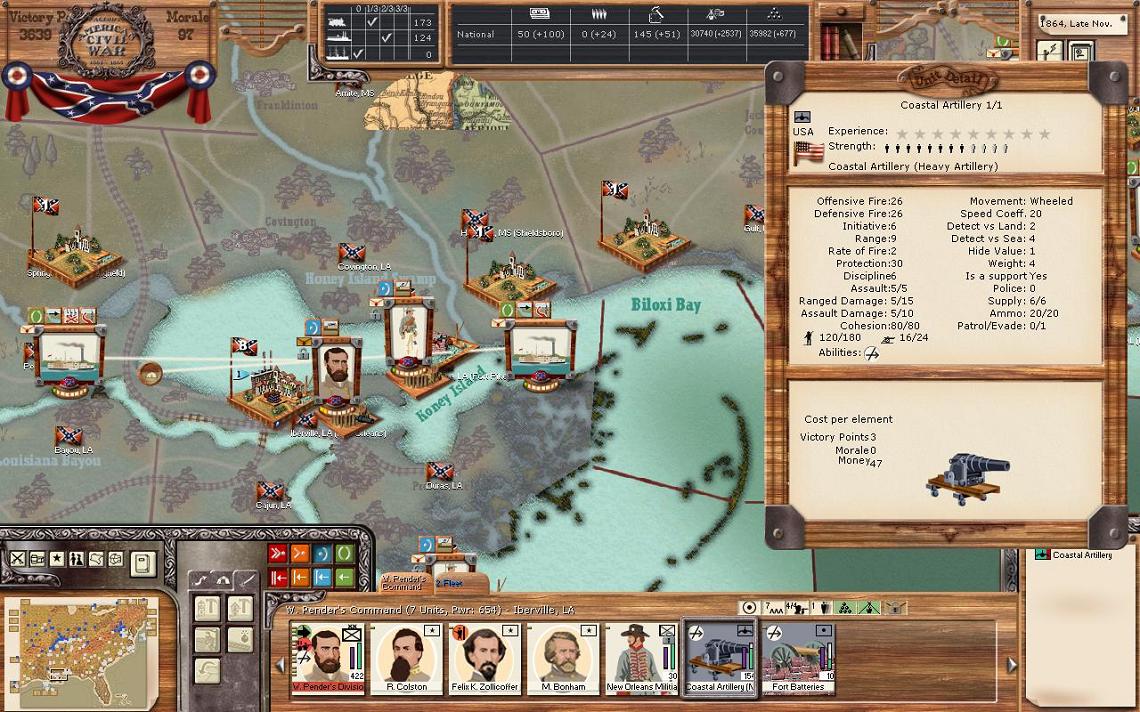The image size is (1140, 712).
Task: Choose the green passive posture icon
Action: point(344,554)
